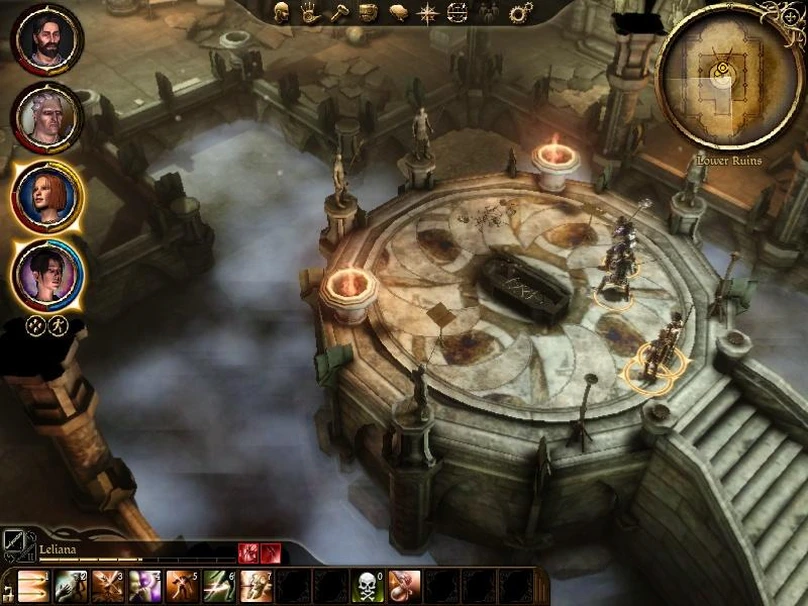Choose Leliana's red-haired portrait

pyautogui.click(x=47, y=196)
